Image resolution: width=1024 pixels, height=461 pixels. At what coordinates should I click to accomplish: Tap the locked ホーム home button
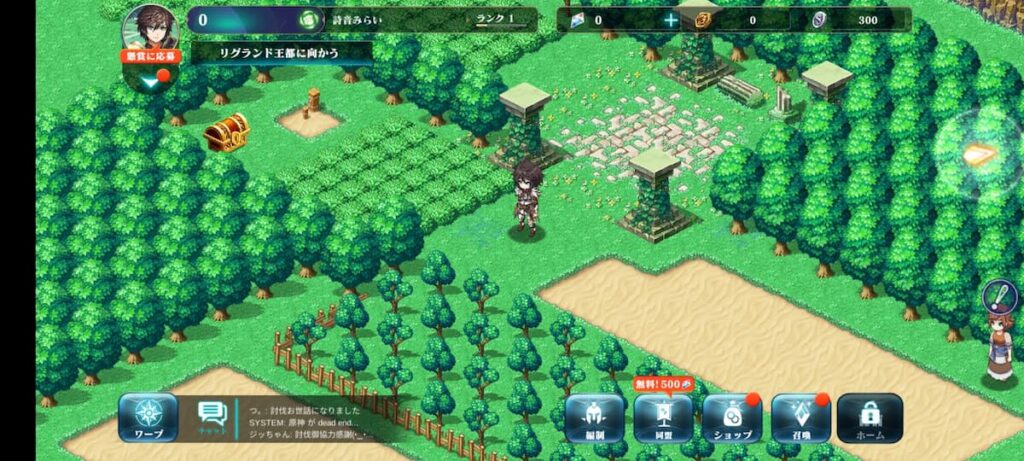[x=869, y=418]
